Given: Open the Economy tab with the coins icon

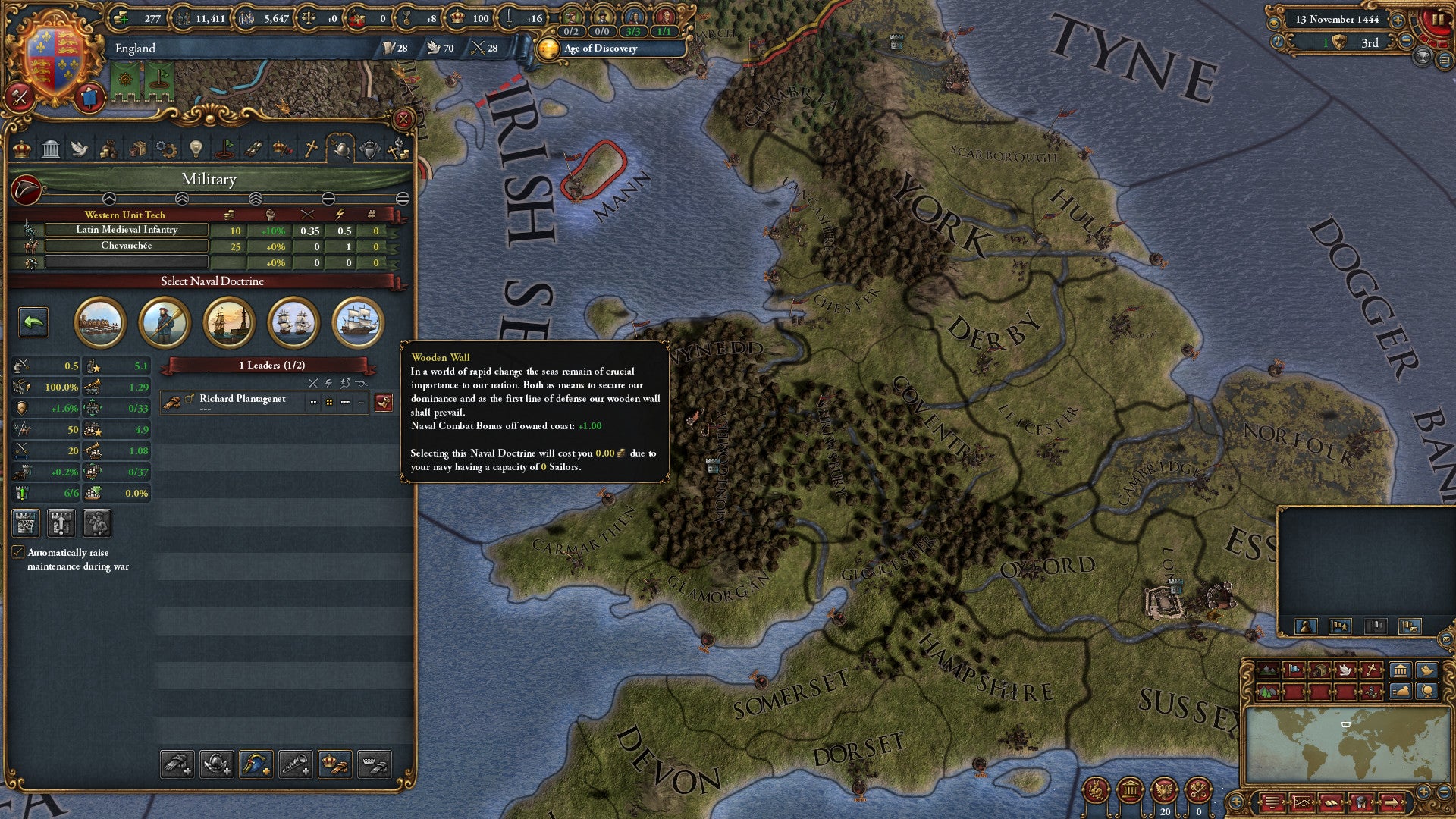Looking at the screenshot, I should [x=110, y=150].
